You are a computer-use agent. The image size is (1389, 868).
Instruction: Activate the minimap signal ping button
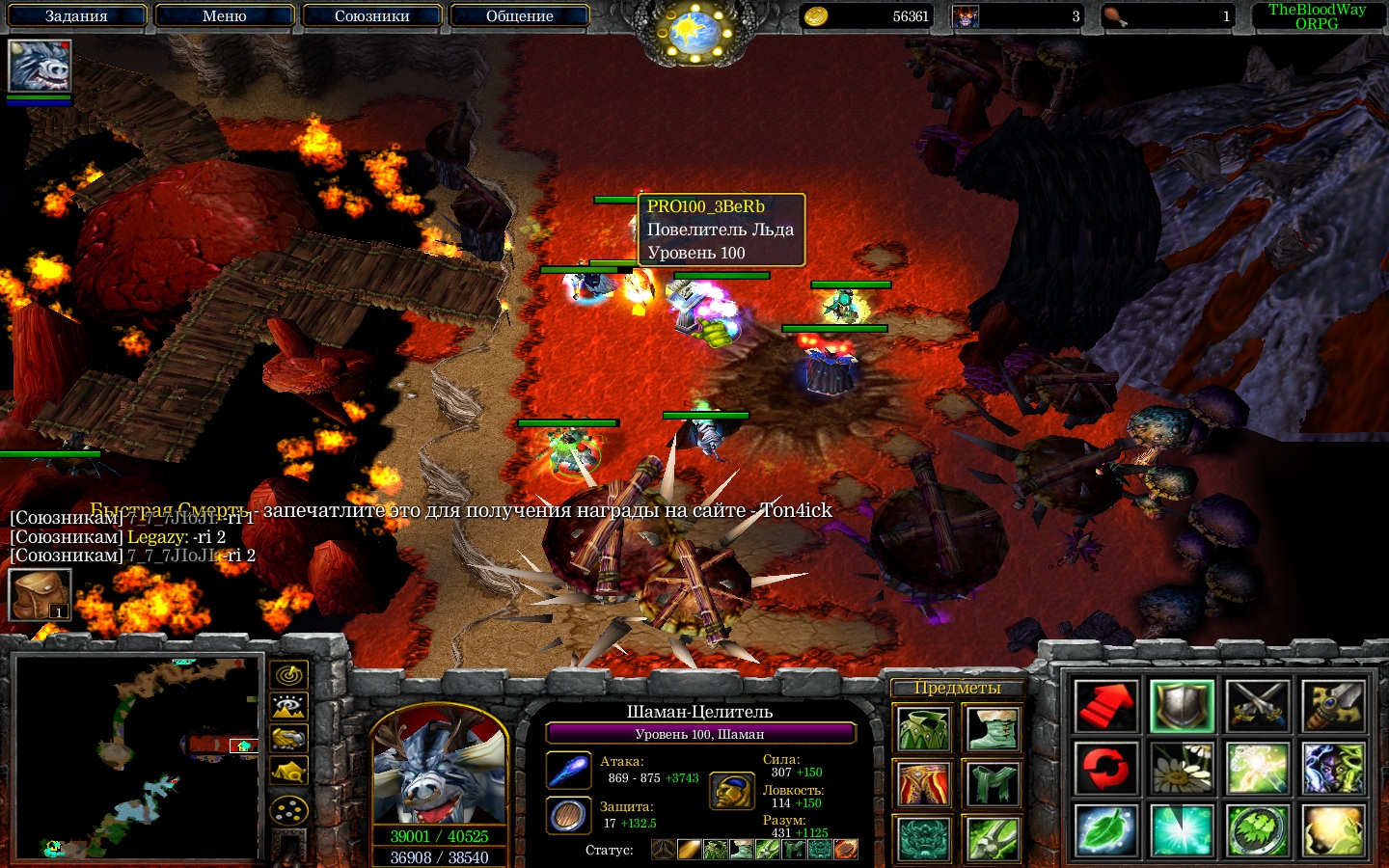point(288,675)
